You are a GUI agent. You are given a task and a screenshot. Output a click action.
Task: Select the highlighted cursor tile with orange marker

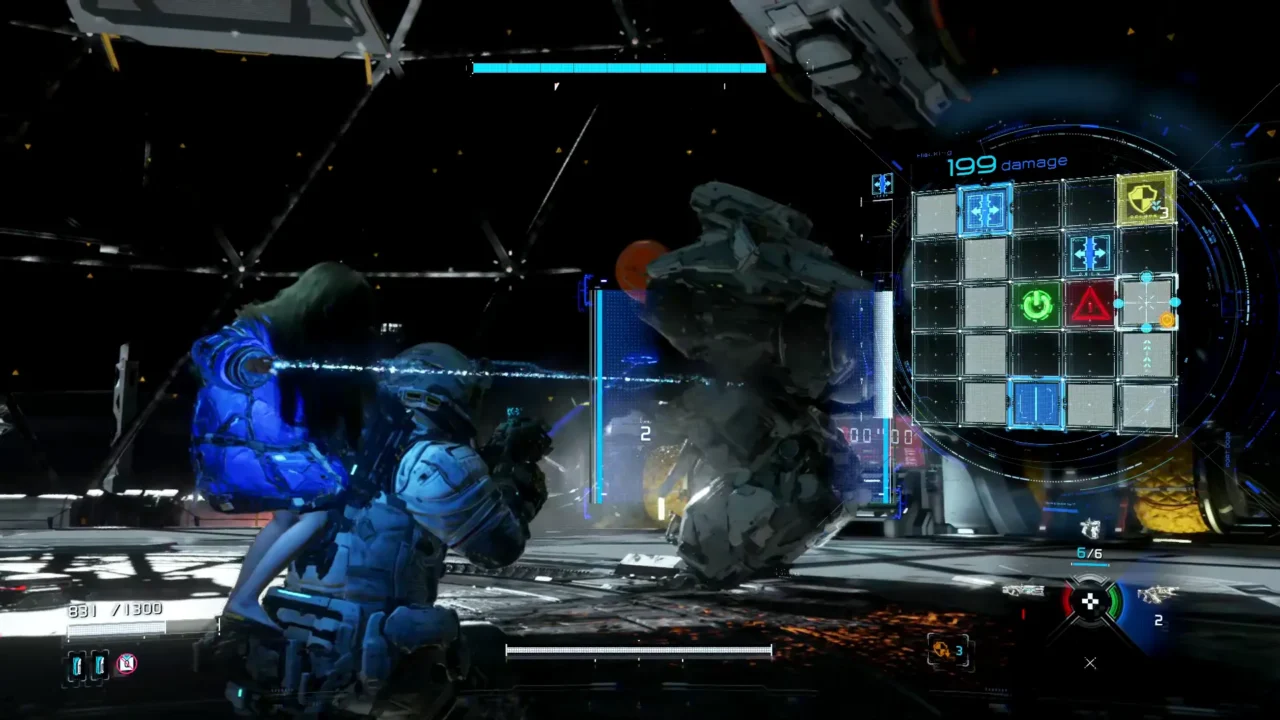pyautogui.click(x=1146, y=303)
